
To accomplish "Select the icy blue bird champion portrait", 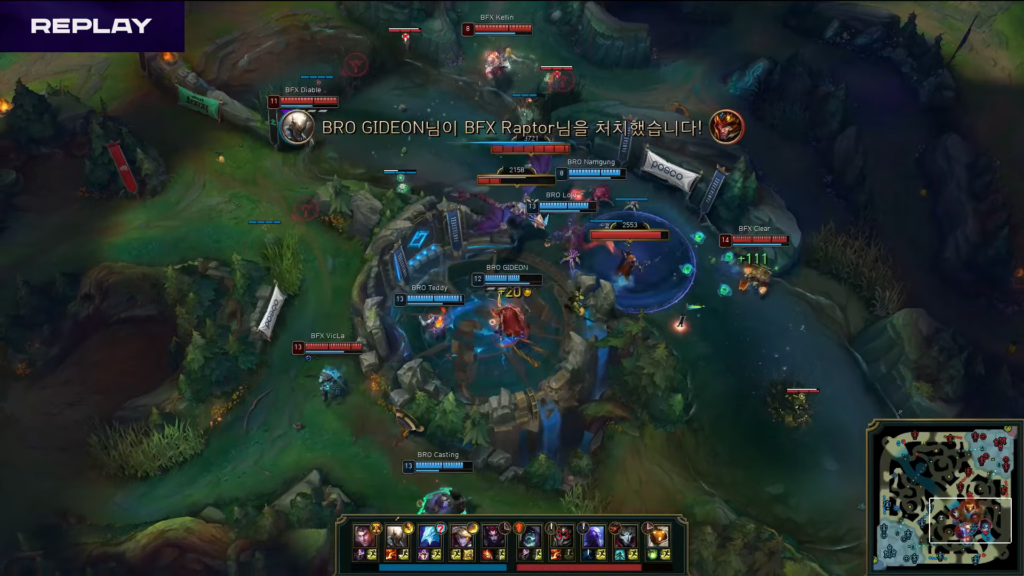I will 430,536.
